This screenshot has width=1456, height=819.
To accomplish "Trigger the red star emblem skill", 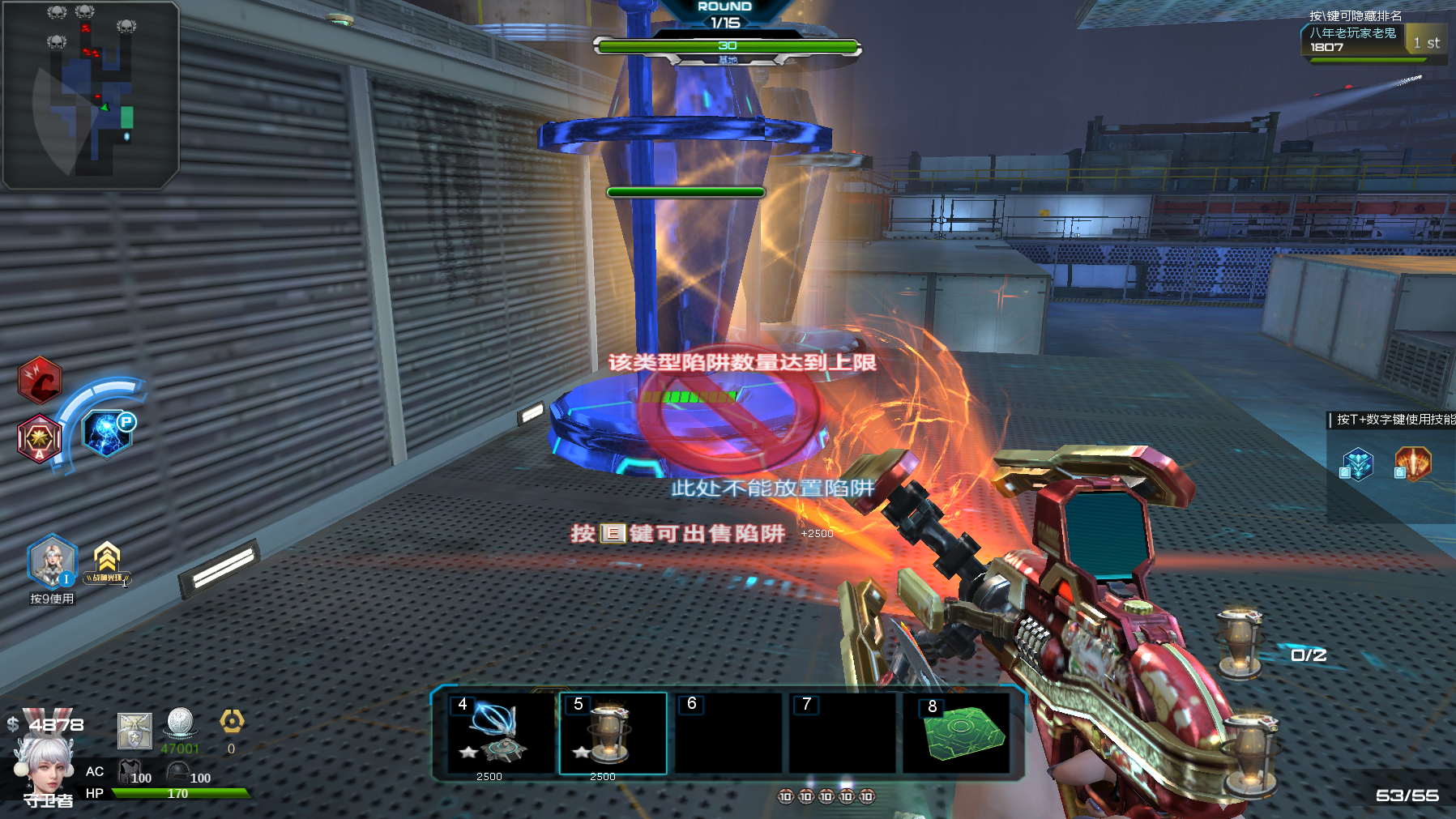I will click(x=39, y=438).
